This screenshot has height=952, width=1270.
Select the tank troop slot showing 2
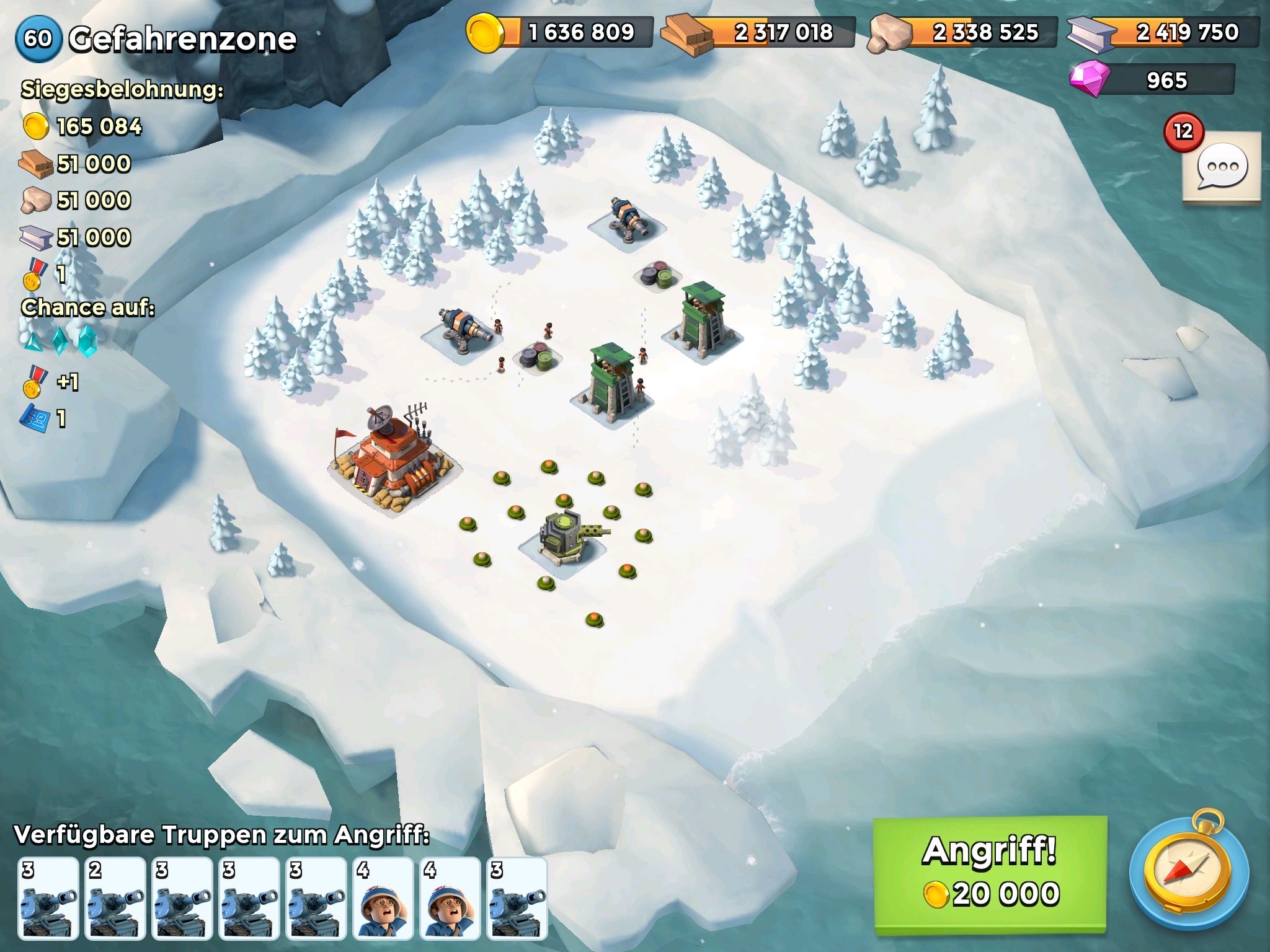[x=115, y=898]
